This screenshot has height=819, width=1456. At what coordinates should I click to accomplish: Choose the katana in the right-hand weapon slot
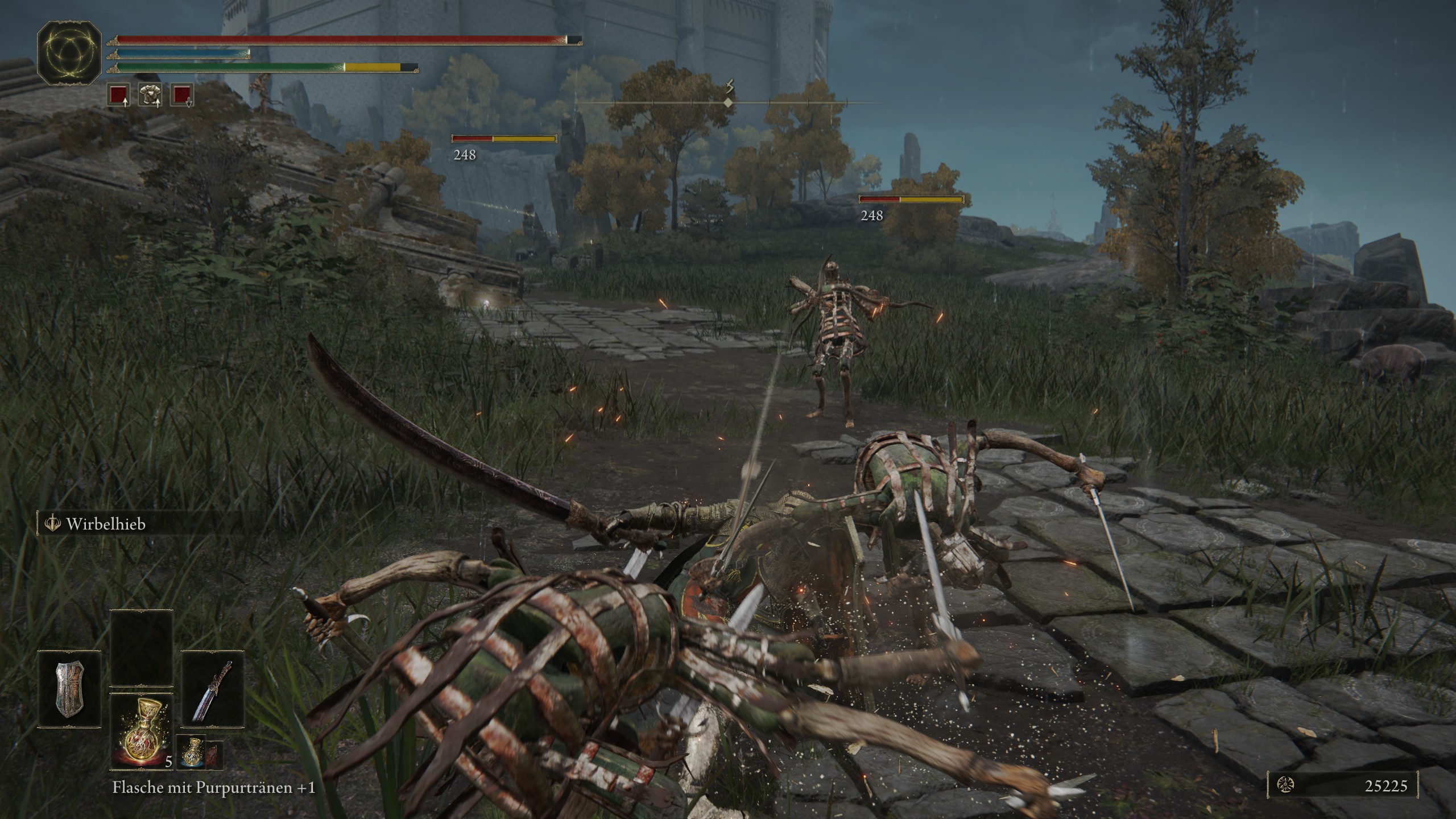coord(213,690)
